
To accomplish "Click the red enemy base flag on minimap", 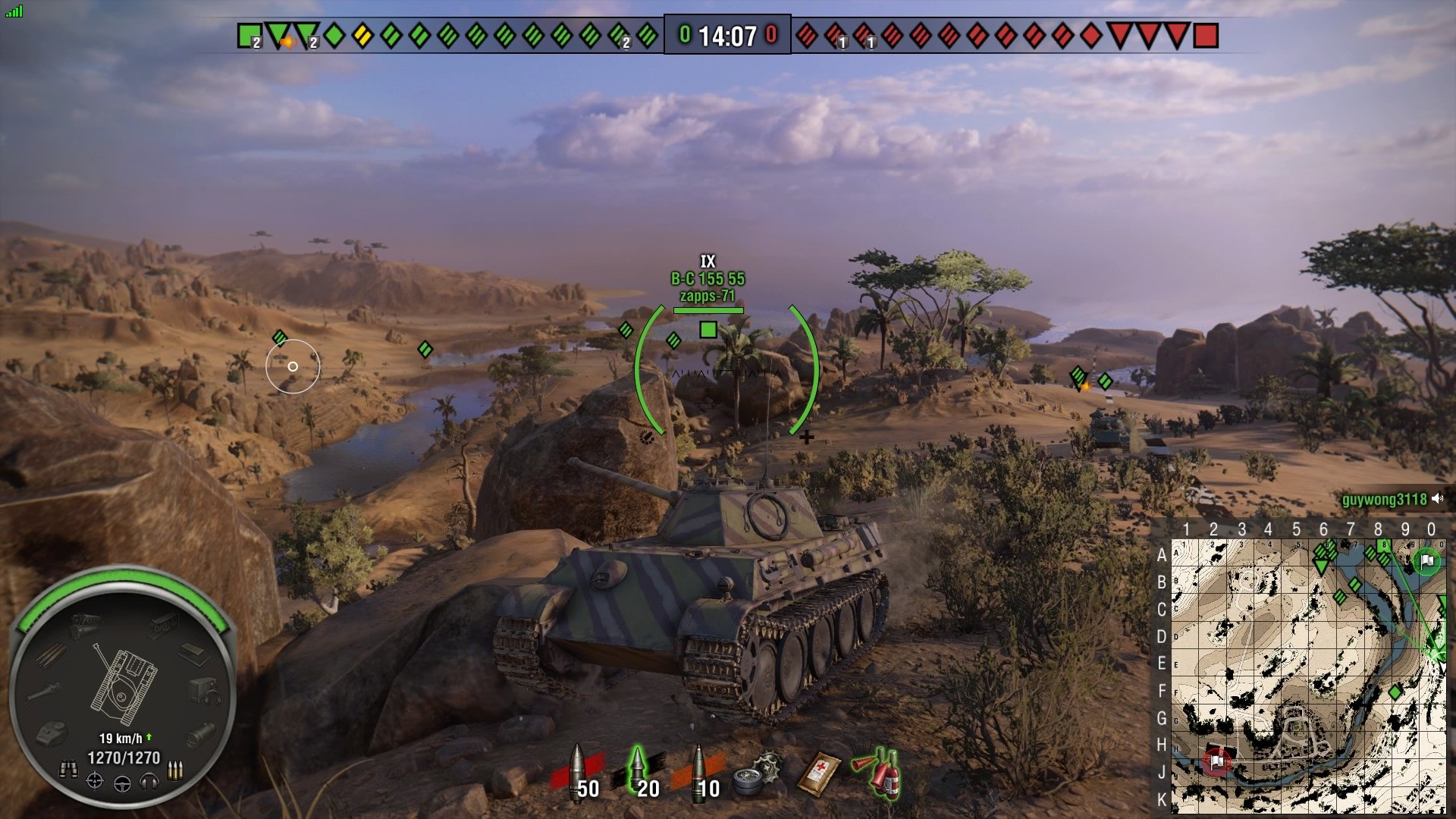I will click(x=1216, y=761).
